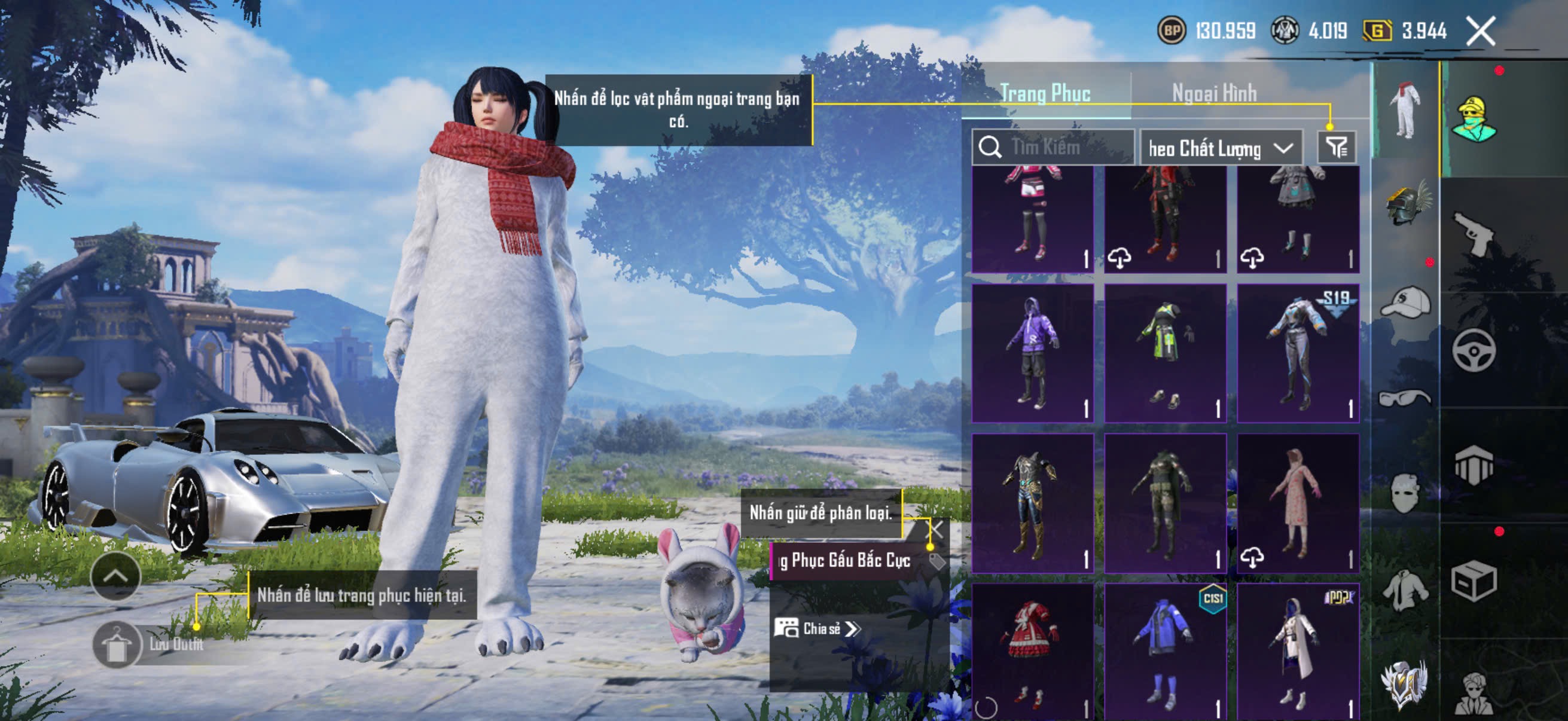
Task: Open the baseball cap category
Action: pyautogui.click(x=1406, y=303)
